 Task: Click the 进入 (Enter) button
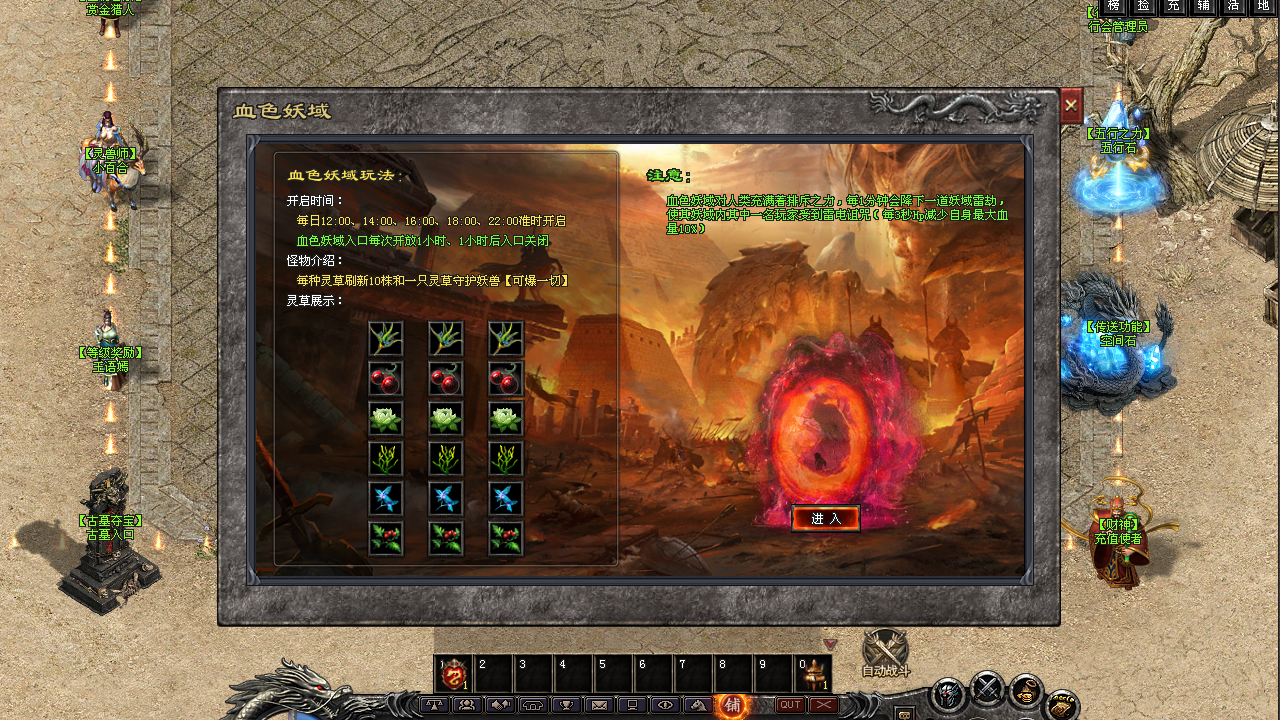click(826, 518)
